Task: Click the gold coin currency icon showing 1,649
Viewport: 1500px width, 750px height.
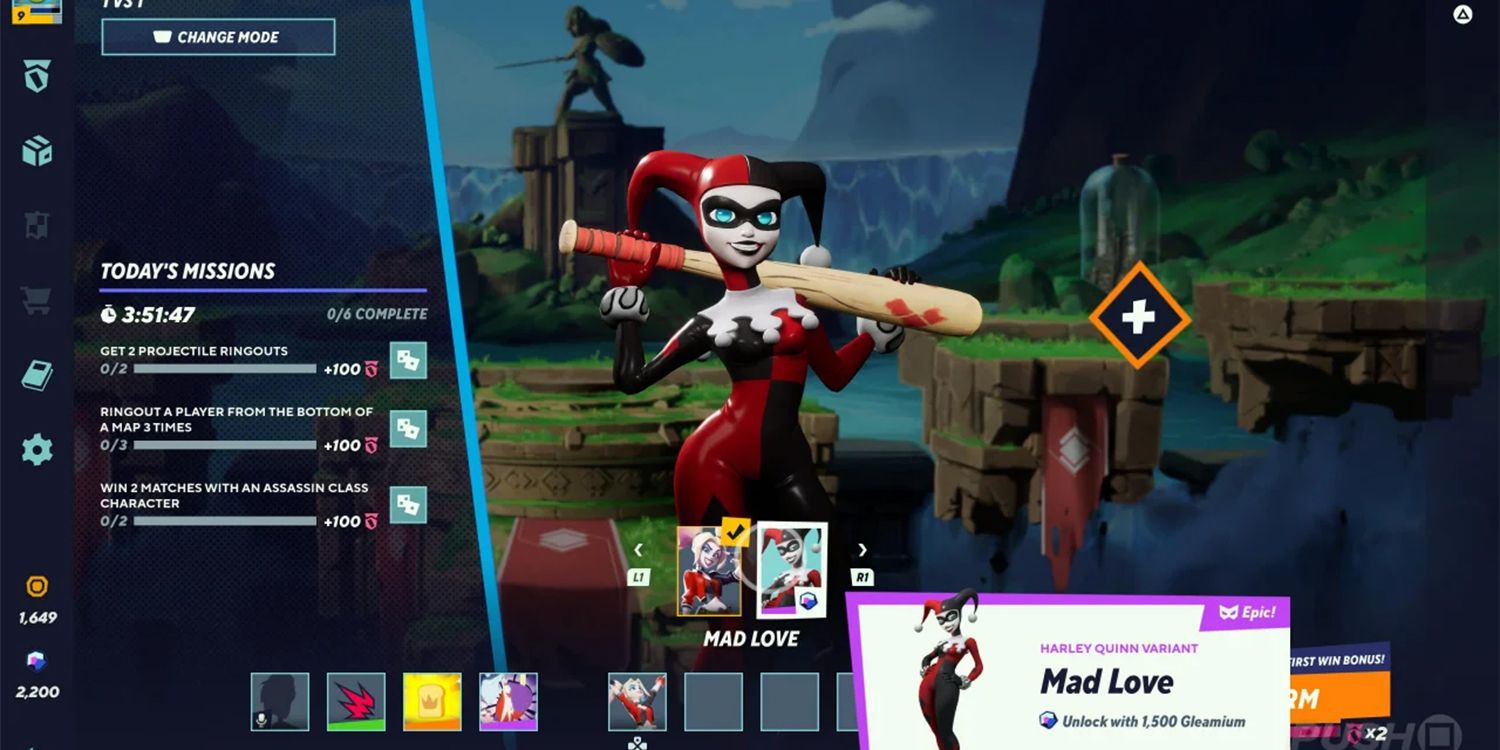Action: (37, 585)
